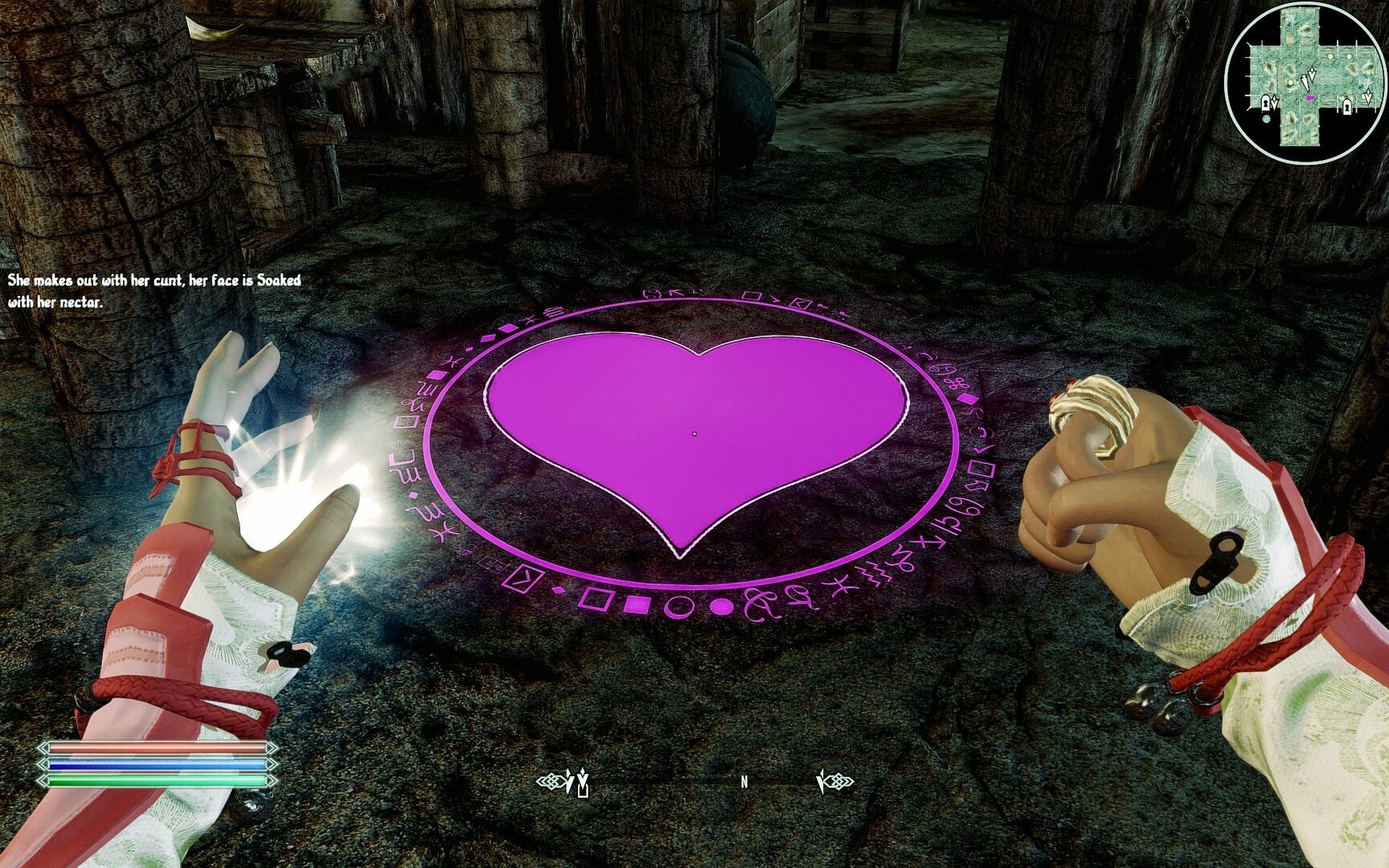The image size is (1389, 868).
Task: Click the magenta spell marker on the minimap
Action: [1310, 98]
